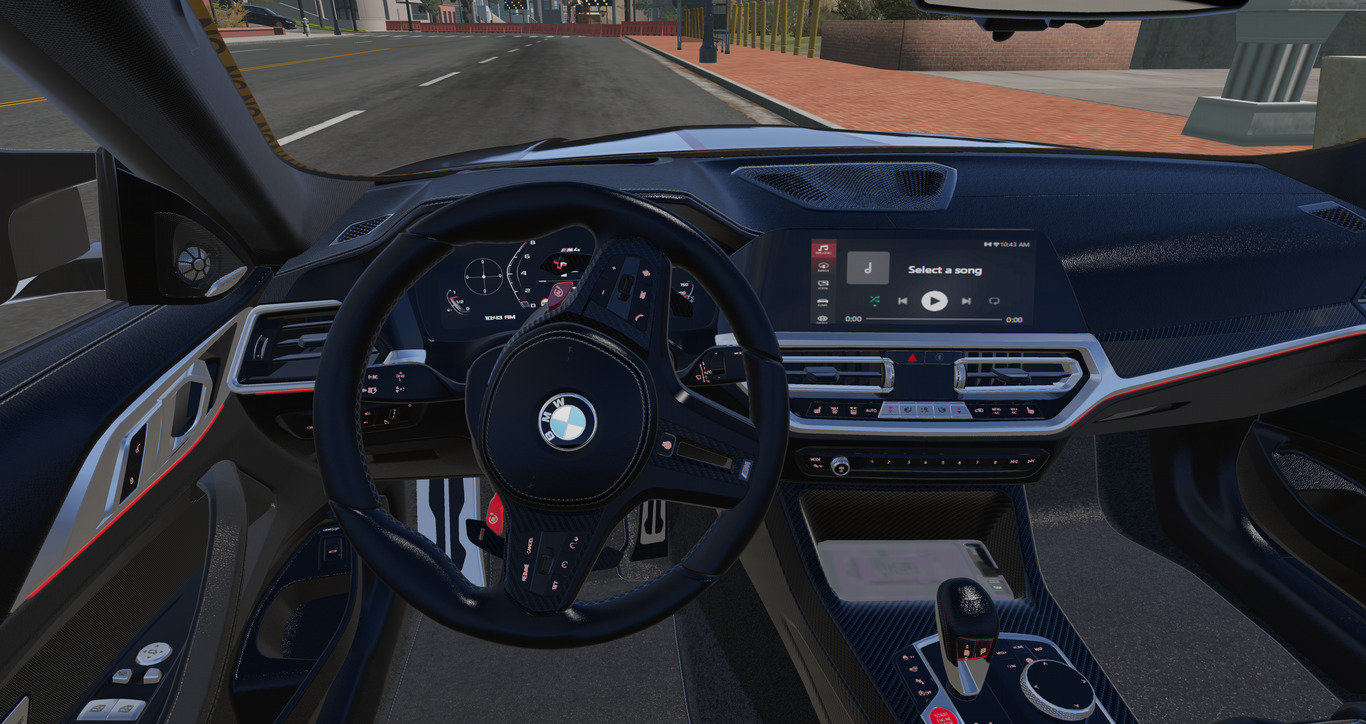The height and width of the screenshot is (724, 1366).
Task: Click the song progress bar
Action: coord(933,320)
